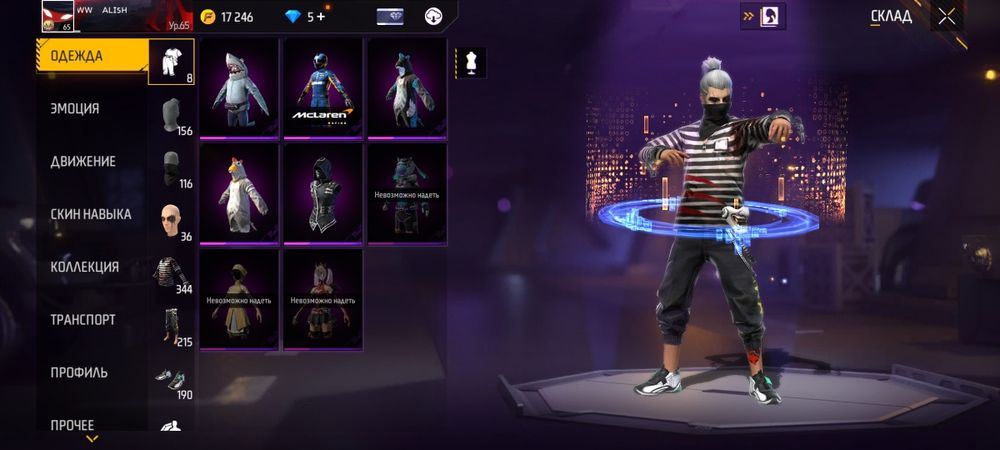Select the black hooded outfit bundle
The height and width of the screenshot is (450, 1000).
[323, 193]
